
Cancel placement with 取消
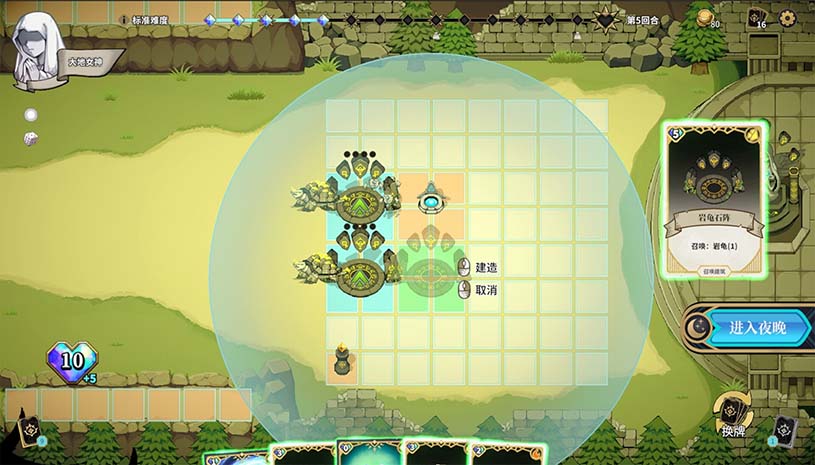click(486, 290)
